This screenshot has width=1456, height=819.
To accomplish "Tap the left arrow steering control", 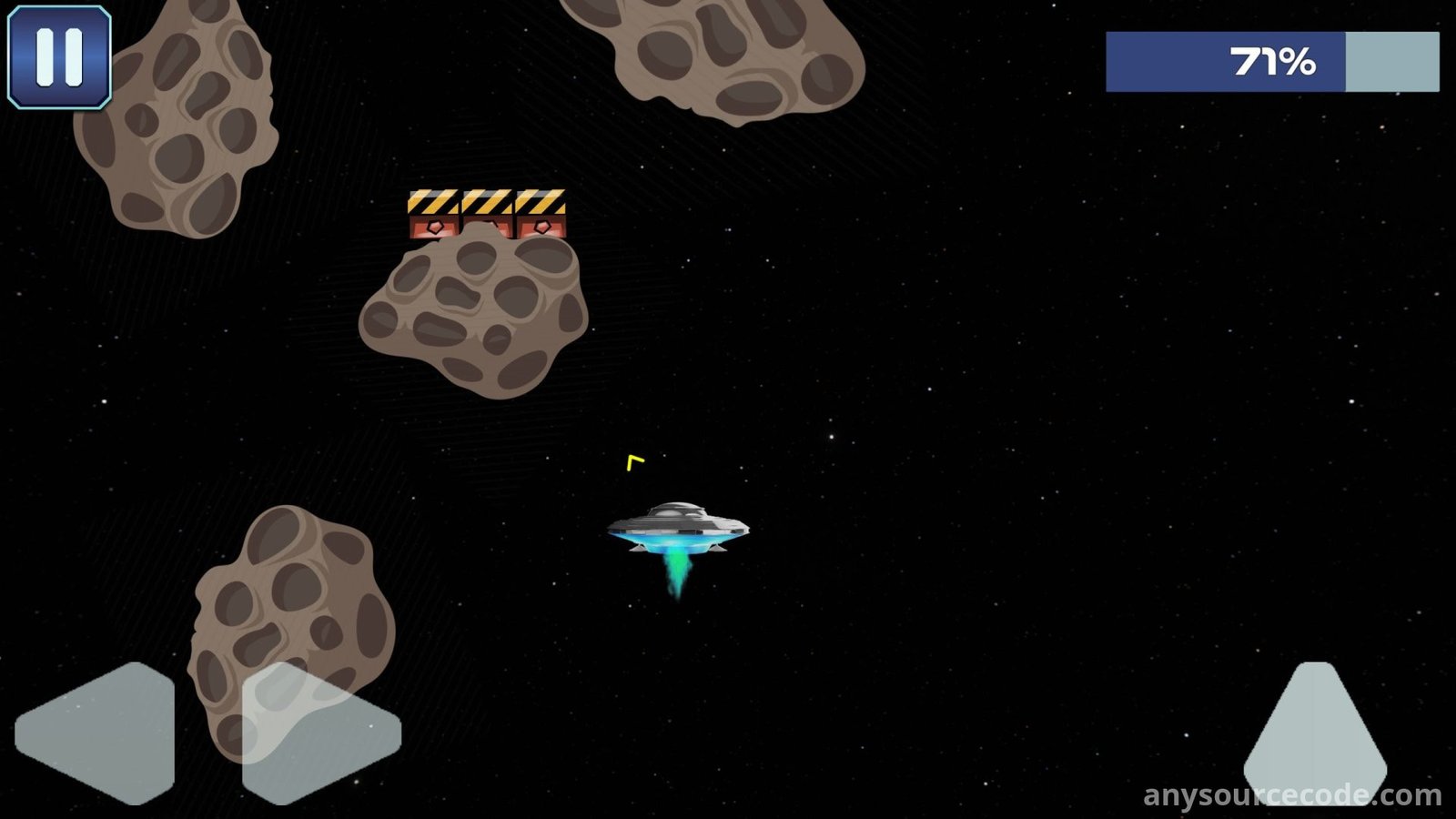I will point(98,733).
